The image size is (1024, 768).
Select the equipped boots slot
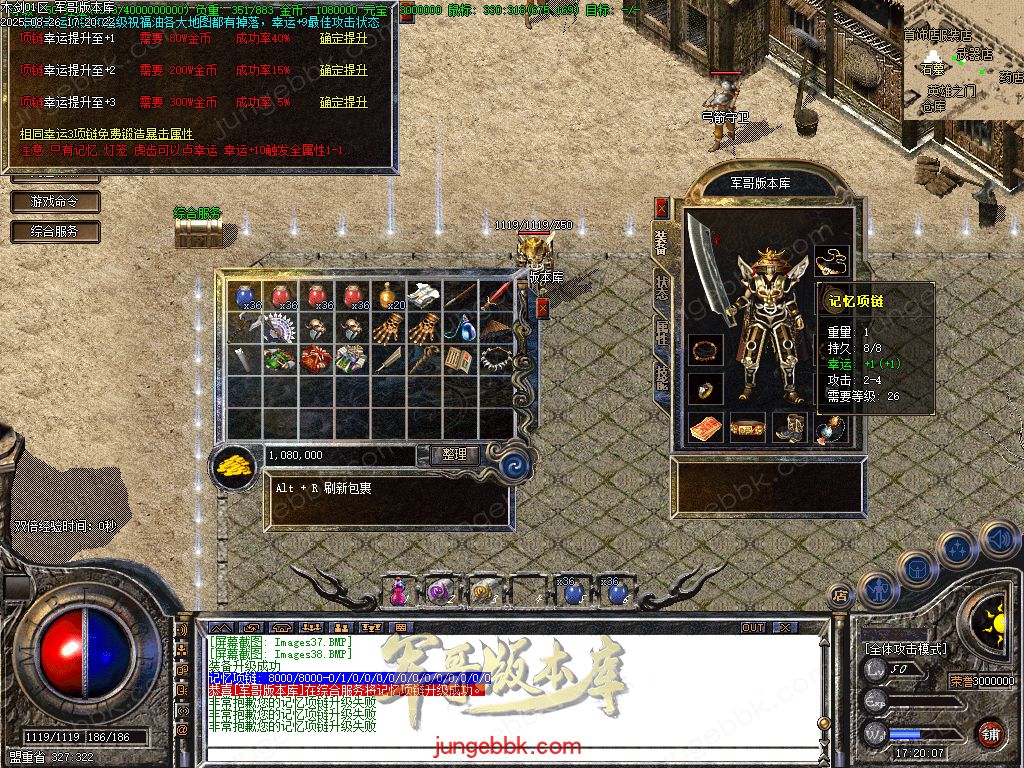tap(790, 427)
